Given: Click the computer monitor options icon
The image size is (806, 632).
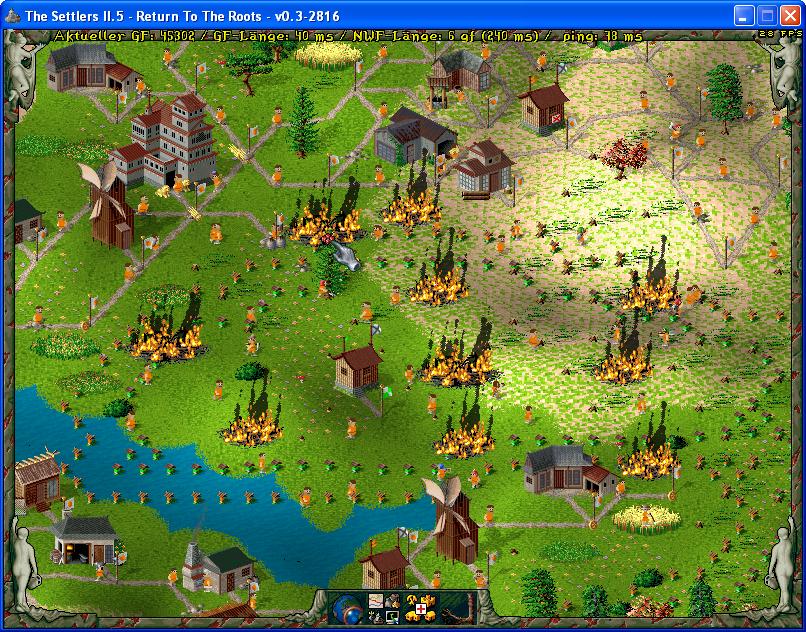Looking at the screenshot, I should tap(394, 617).
